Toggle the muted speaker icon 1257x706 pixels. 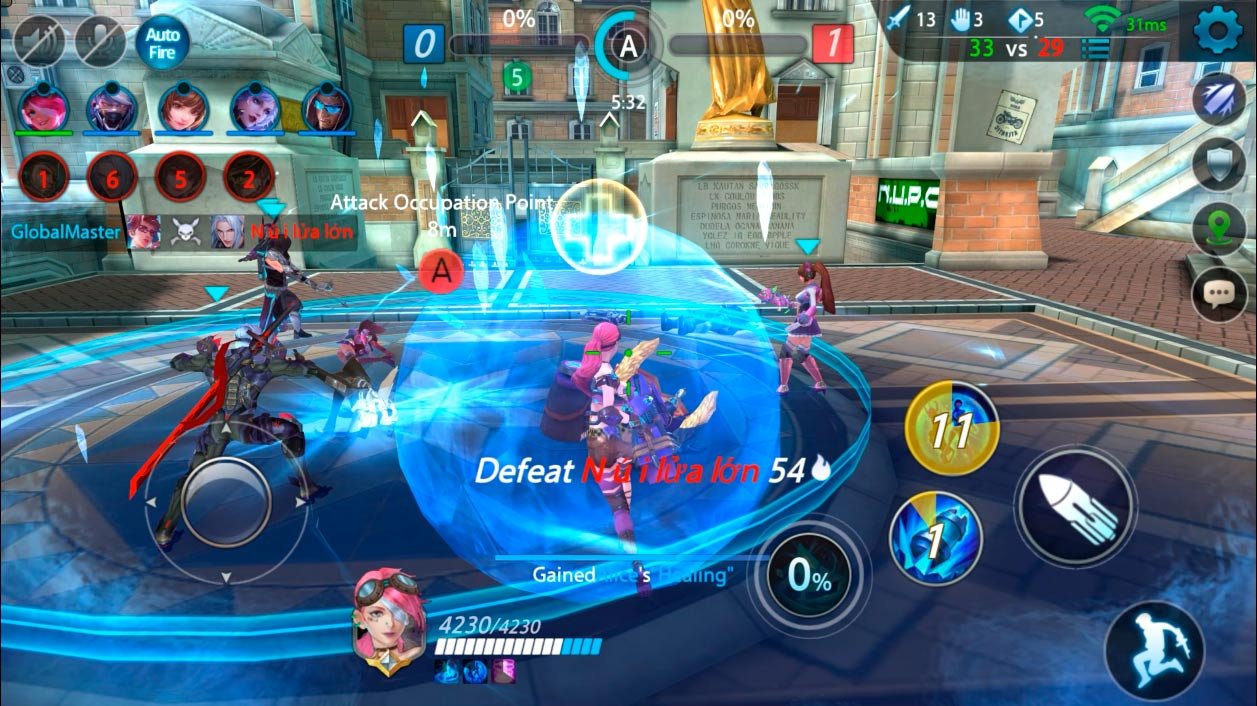pos(39,43)
